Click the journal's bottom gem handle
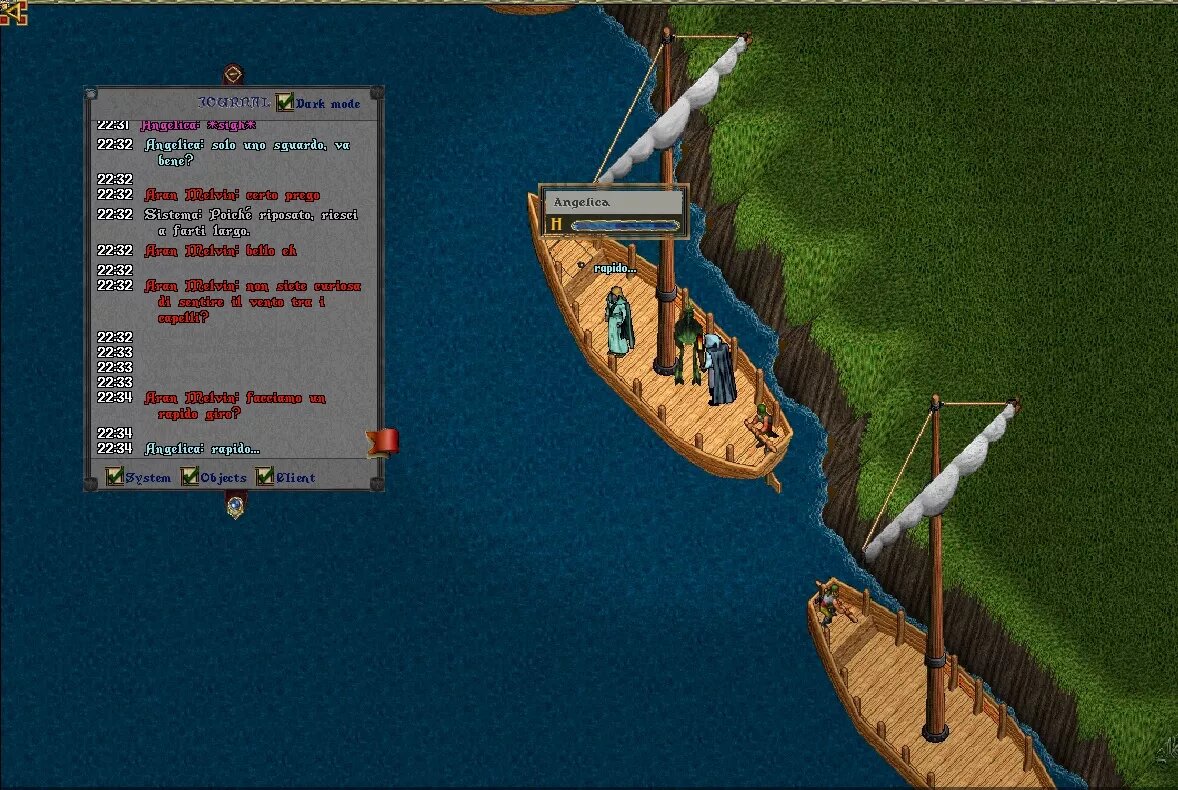1178x790 pixels. click(235, 506)
